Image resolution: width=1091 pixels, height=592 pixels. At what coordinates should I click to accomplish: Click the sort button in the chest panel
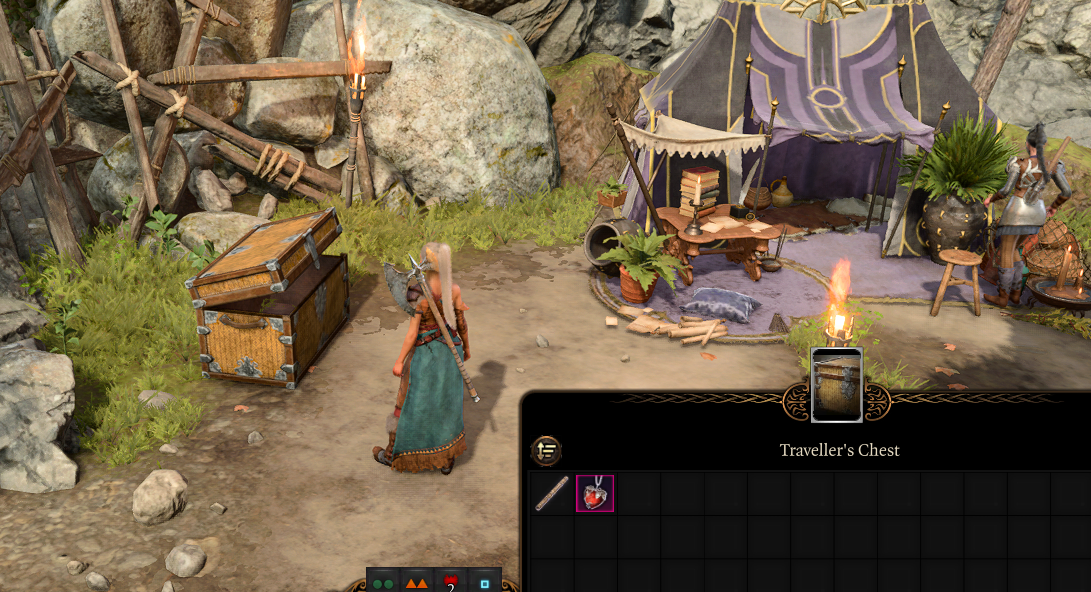(546, 451)
